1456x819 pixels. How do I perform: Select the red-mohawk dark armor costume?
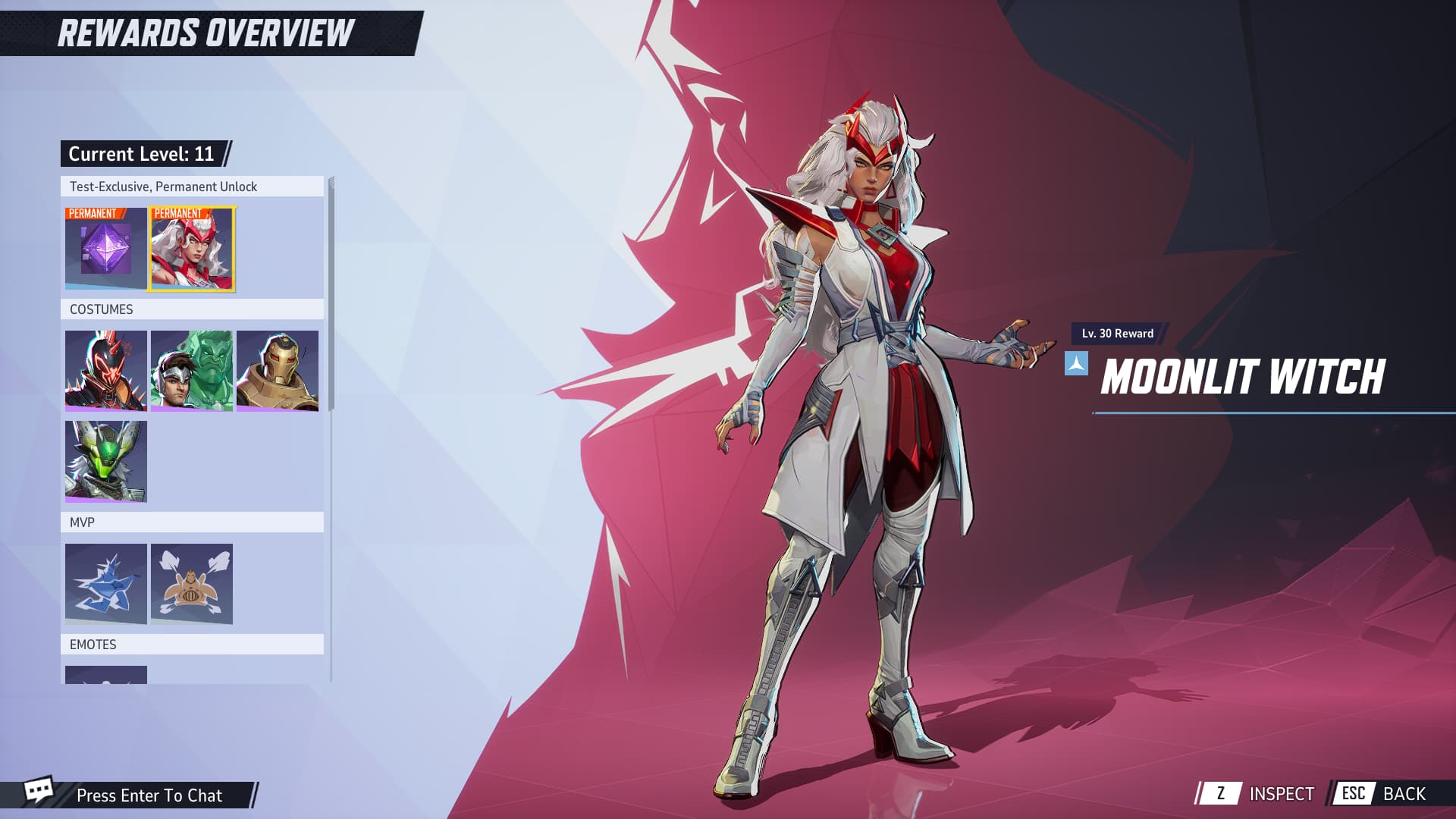pos(105,371)
